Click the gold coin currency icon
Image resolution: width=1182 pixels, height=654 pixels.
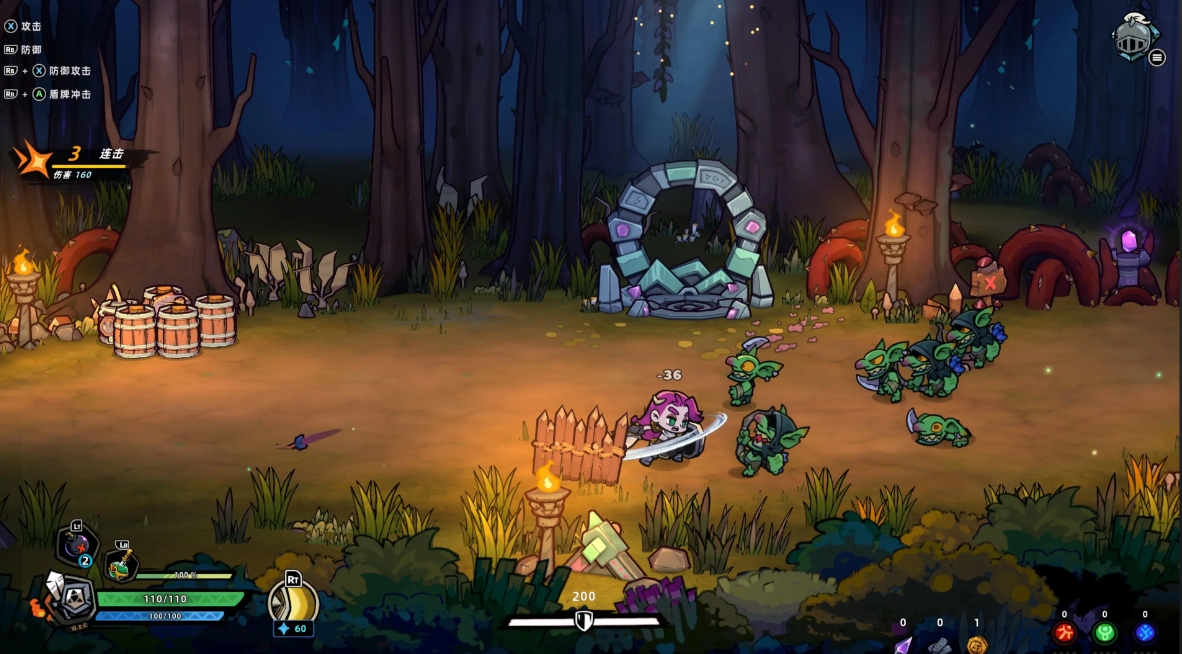click(977, 644)
